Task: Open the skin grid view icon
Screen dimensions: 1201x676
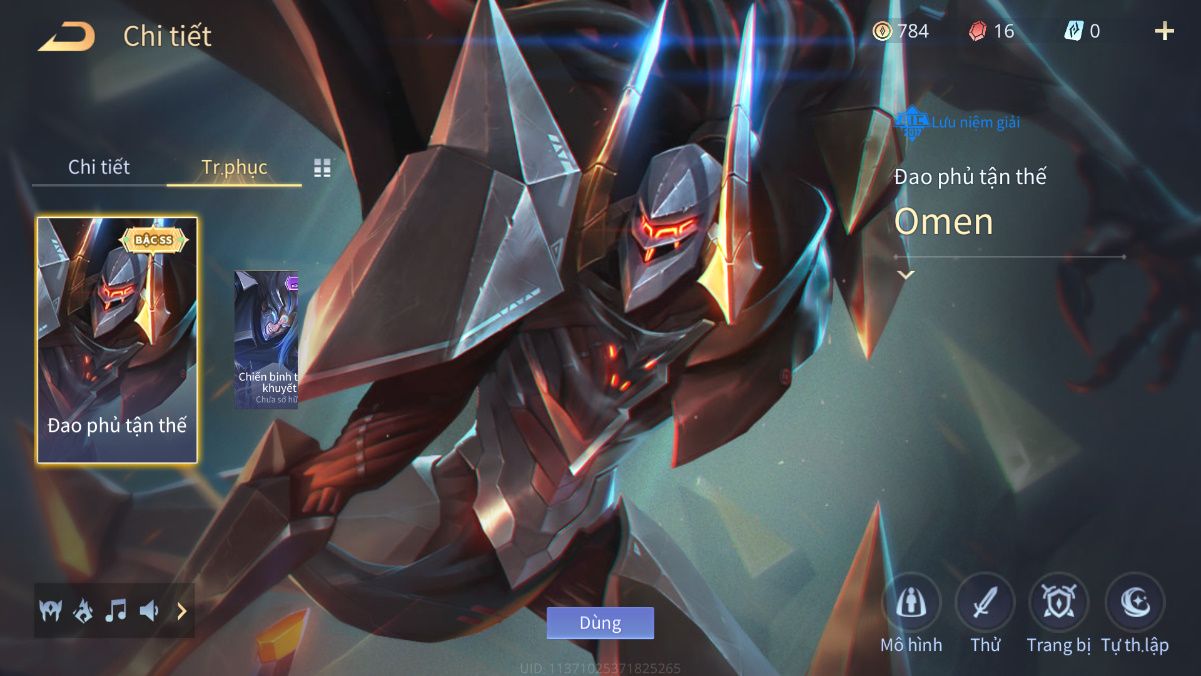Action: (x=322, y=168)
